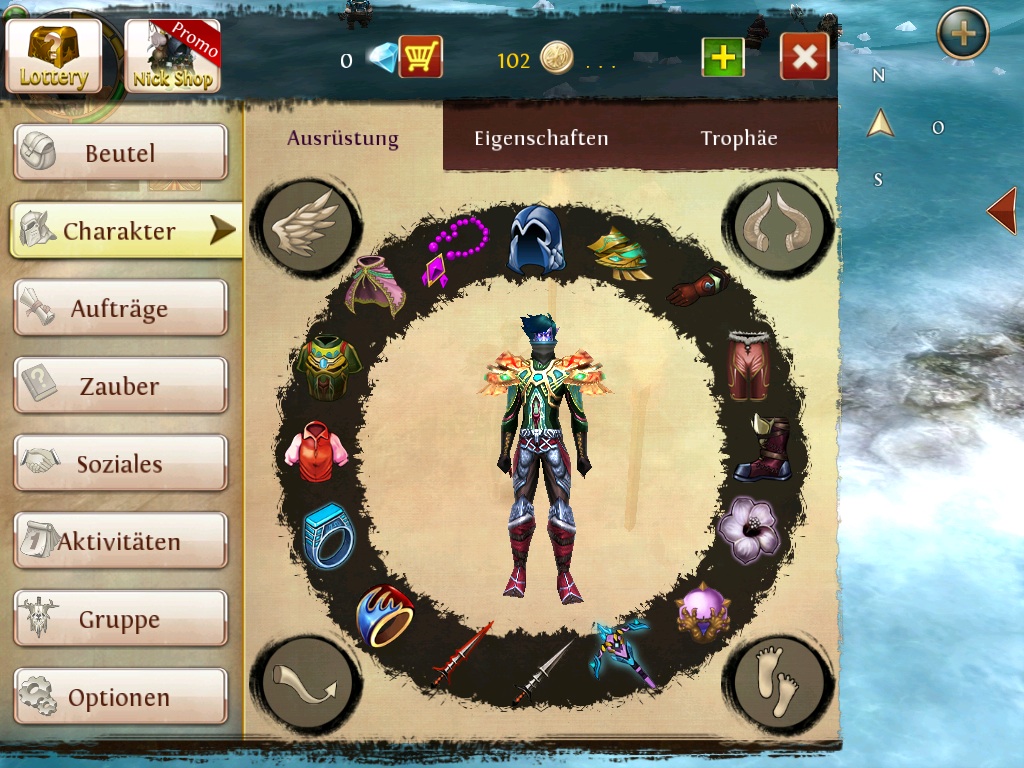Screen dimensions: 1024x768
Task: Select Aufträge in the side menu
Action: 120,309
